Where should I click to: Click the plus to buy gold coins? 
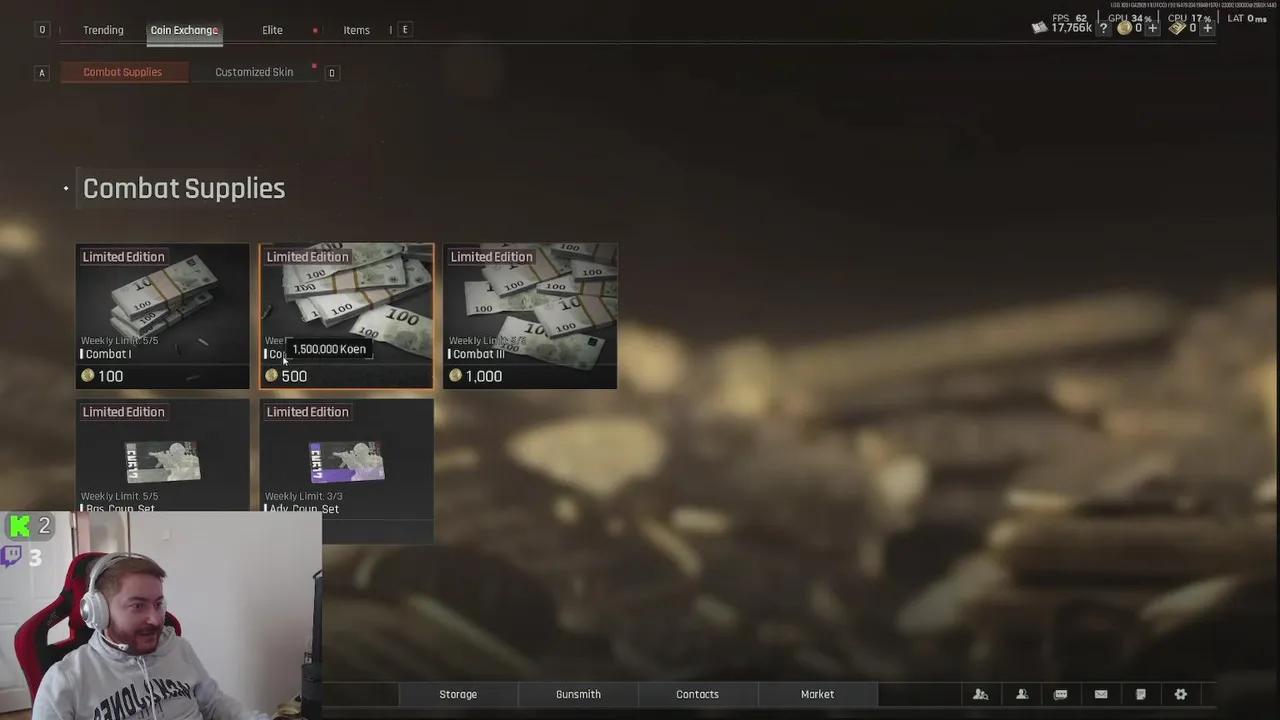click(1153, 28)
